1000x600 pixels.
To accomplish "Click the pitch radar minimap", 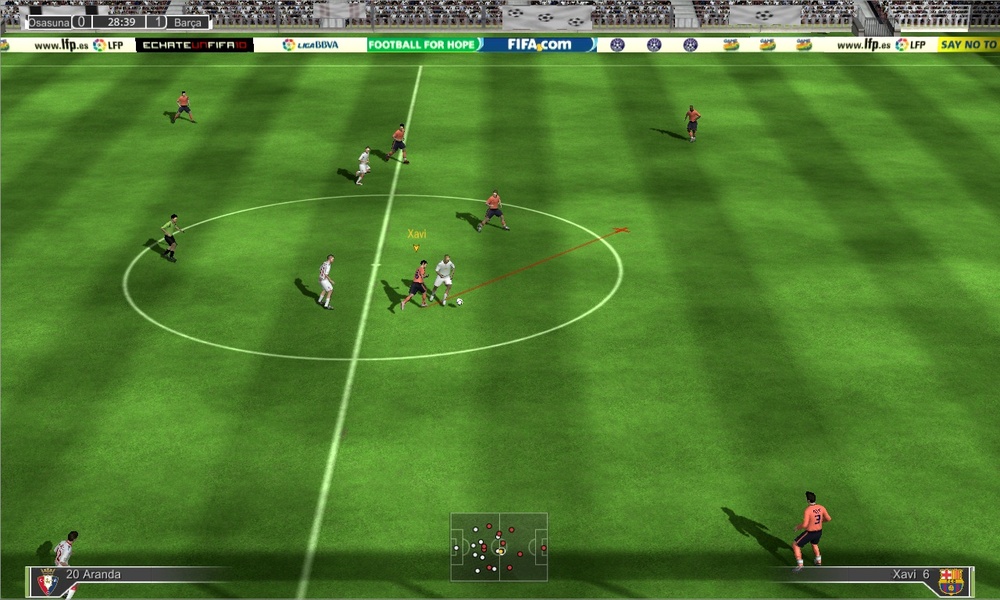I will point(498,546).
